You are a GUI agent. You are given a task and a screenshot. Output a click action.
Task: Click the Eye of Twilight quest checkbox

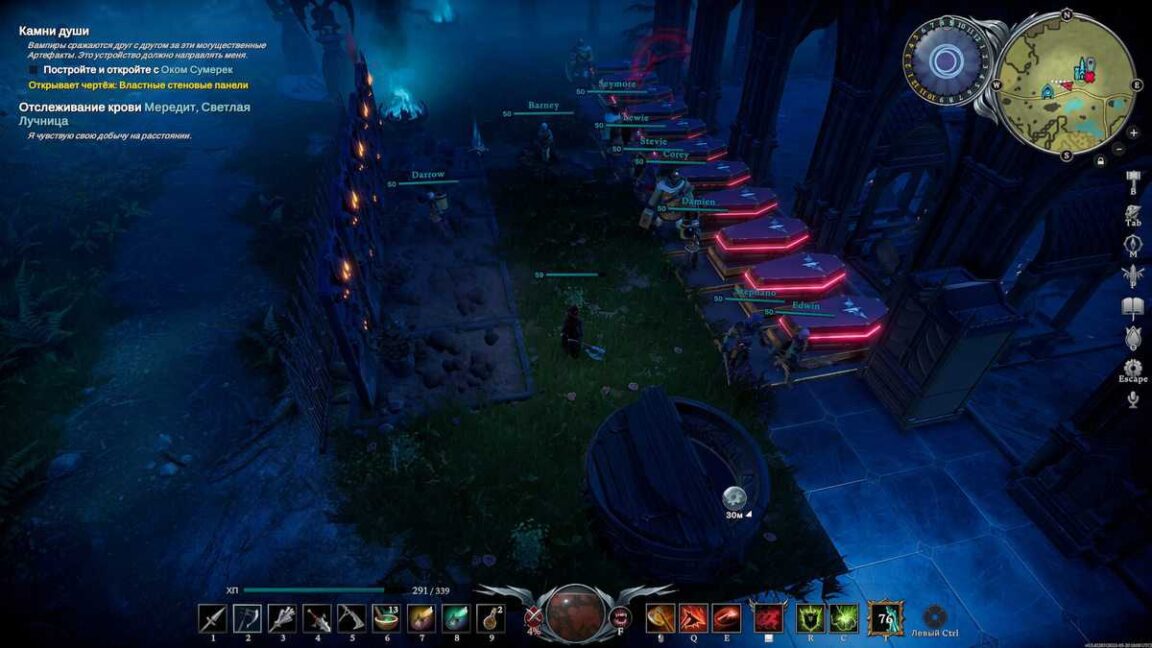33,70
